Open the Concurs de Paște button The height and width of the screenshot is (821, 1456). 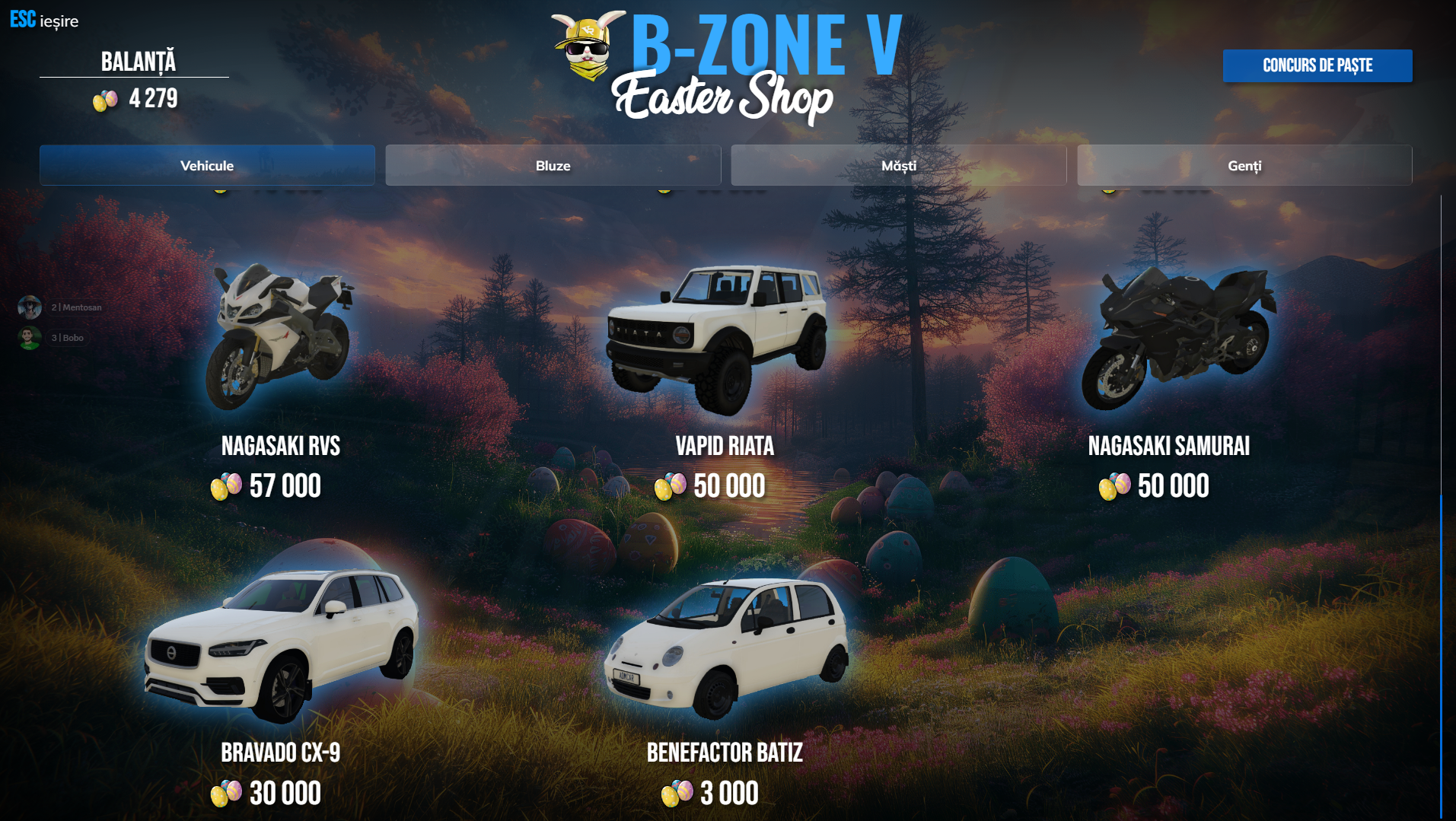click(1317, 65)
